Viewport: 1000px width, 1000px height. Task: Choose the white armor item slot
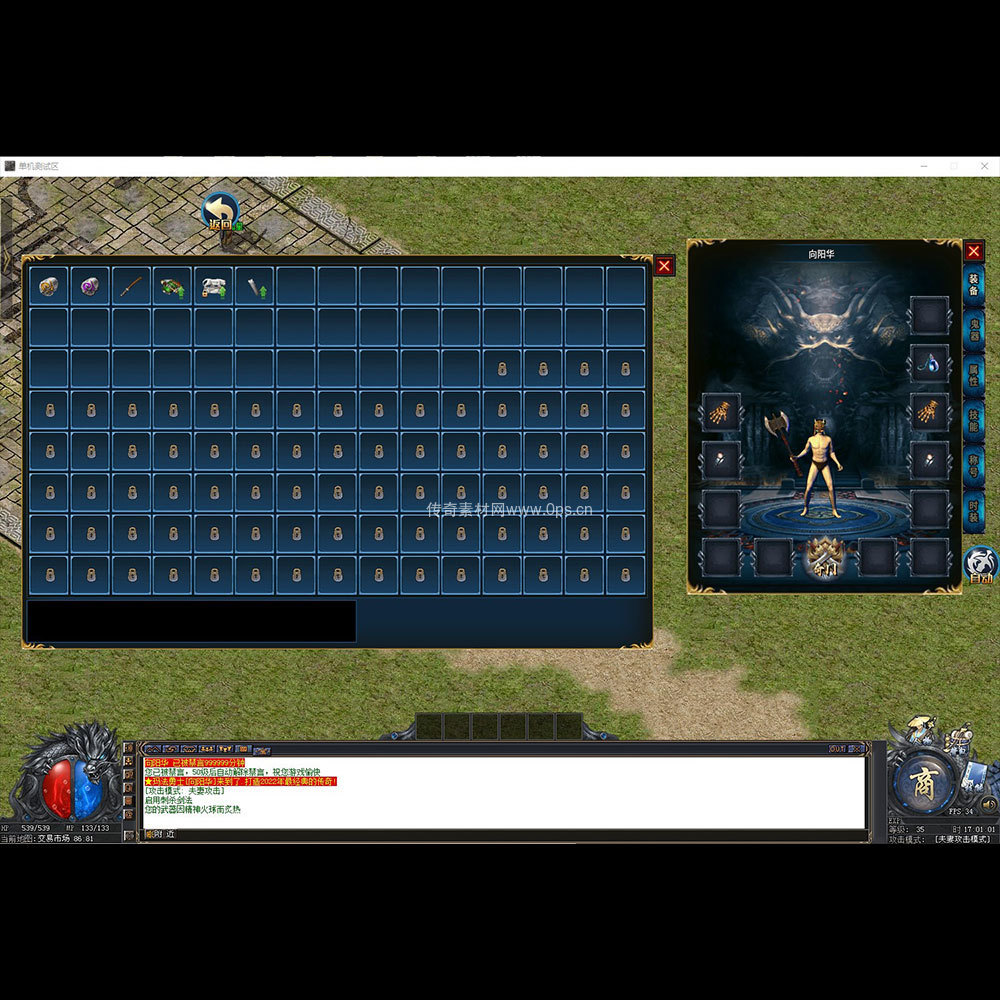[213, 286]
